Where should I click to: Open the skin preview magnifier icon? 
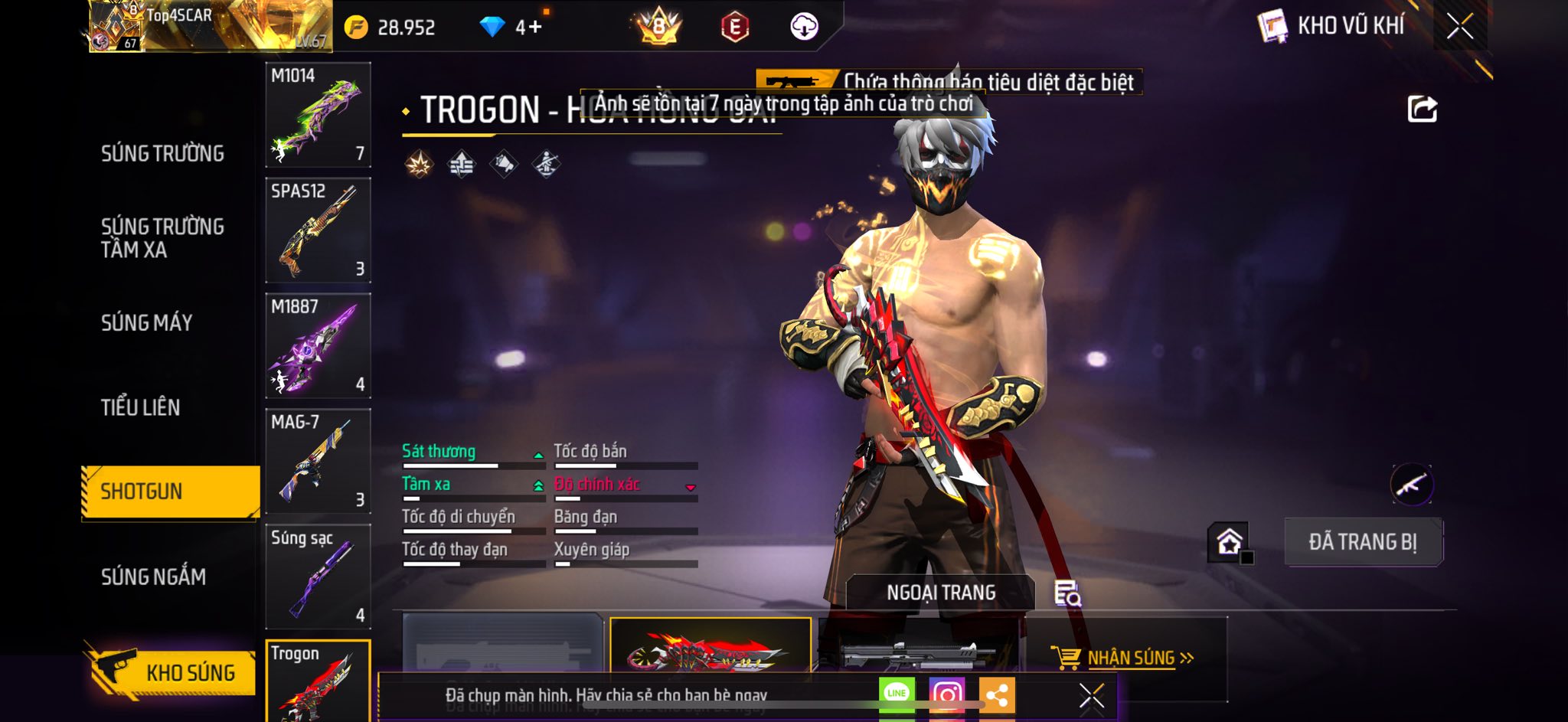pos(1067,593)
